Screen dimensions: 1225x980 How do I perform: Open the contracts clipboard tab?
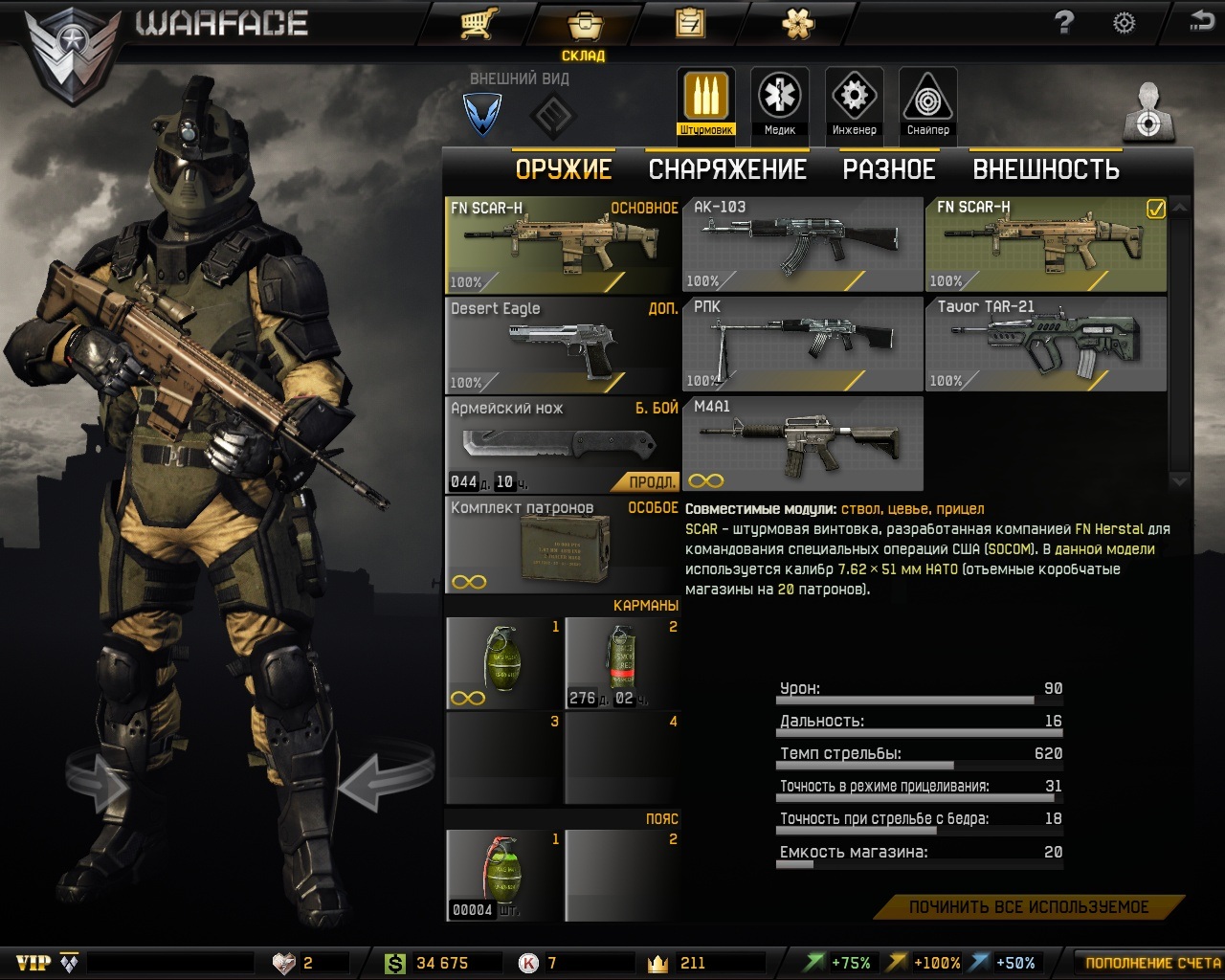click(x=689, y=24)
